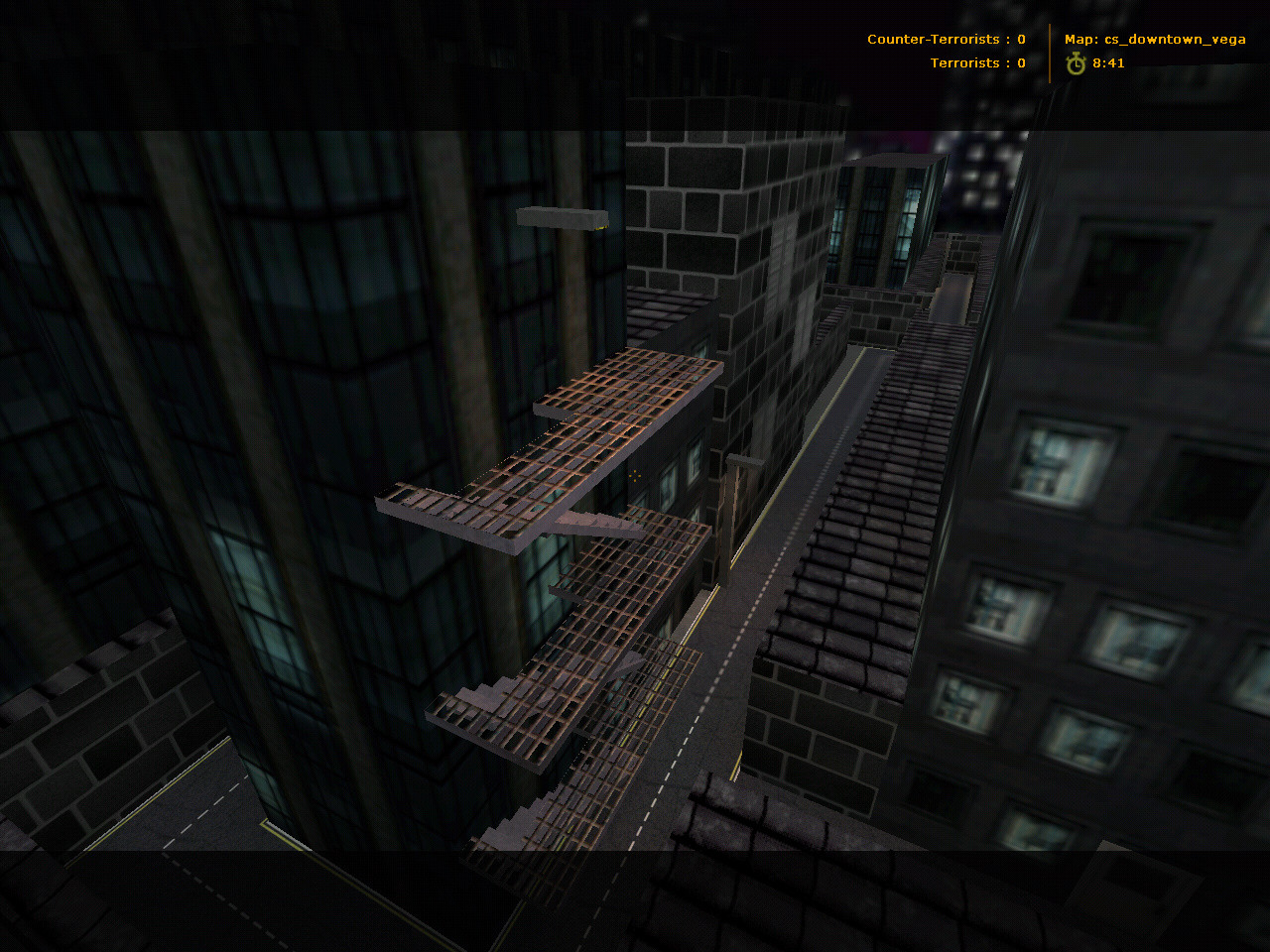Viewport: 1270px width, 952px height.
Task: Click the floating metal sign near the tower
Action: click(561, 216)
